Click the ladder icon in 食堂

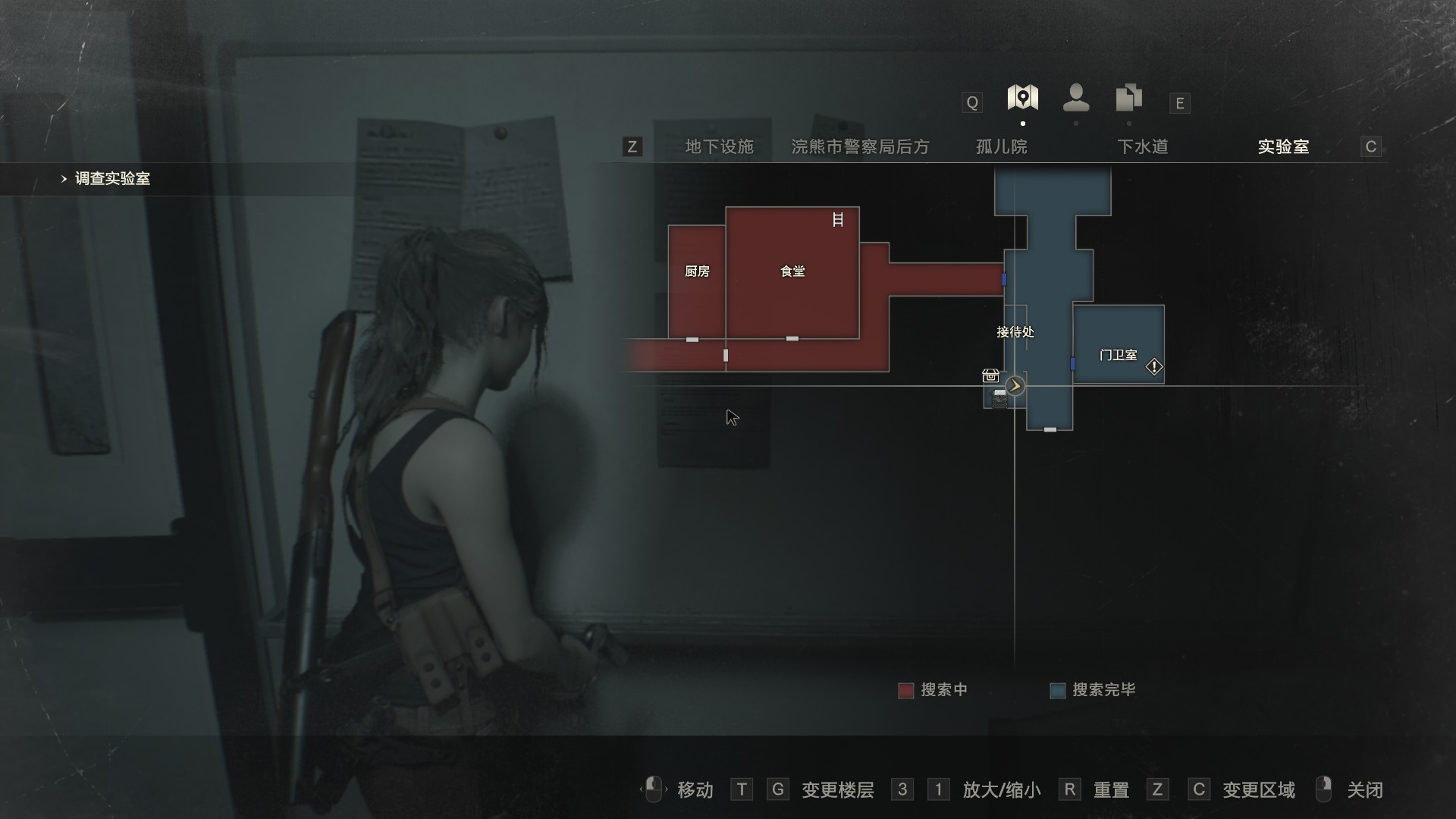838,220
